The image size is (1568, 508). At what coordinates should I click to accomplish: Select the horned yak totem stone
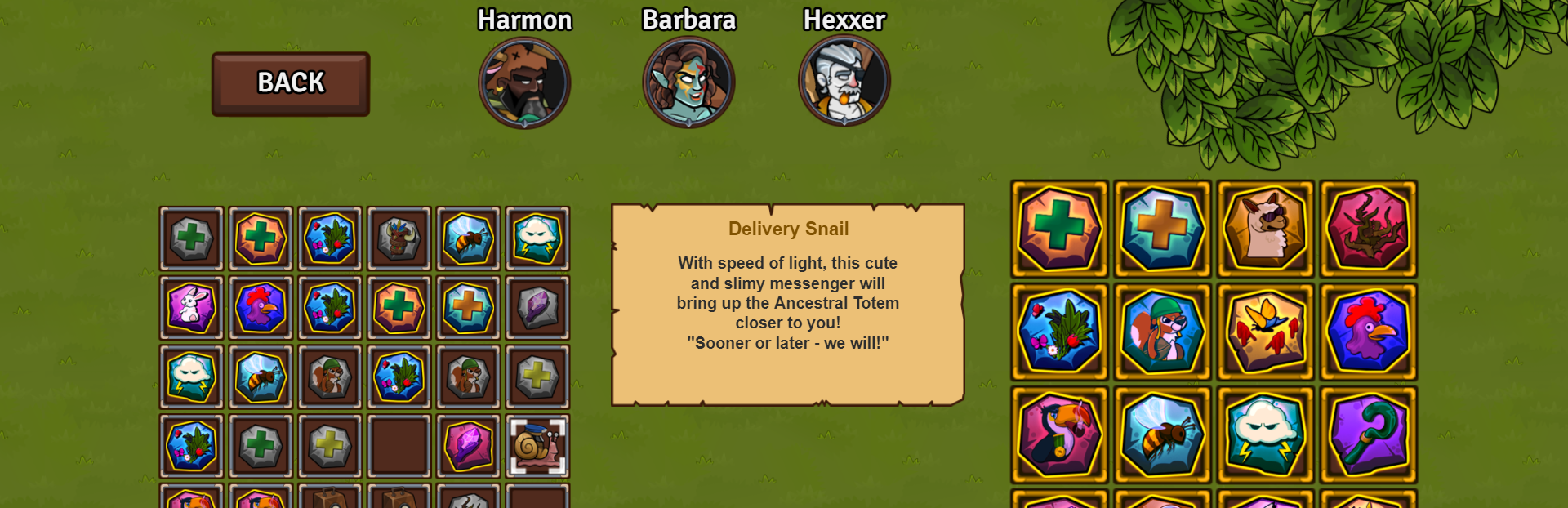[x=399, y=238]
